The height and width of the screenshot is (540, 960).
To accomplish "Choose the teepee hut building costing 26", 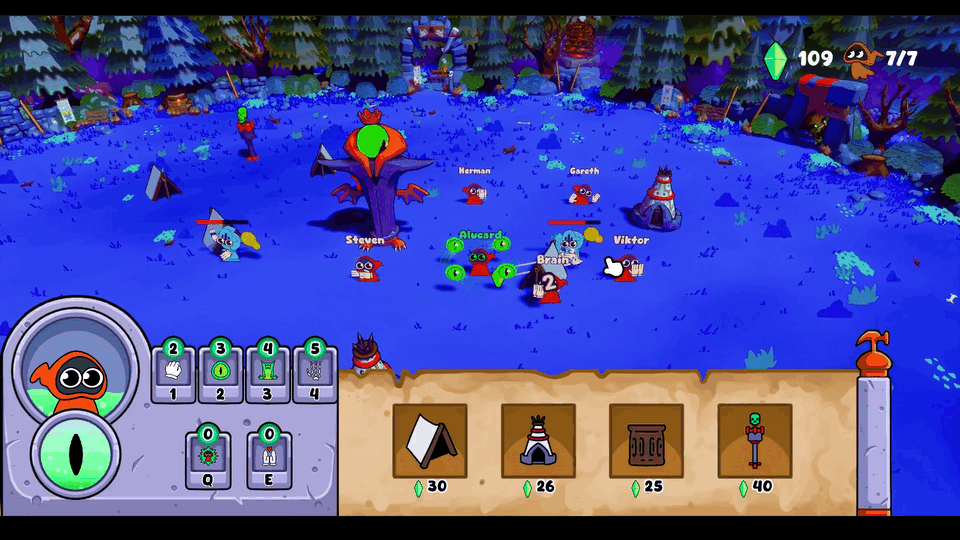I will 538,441.
